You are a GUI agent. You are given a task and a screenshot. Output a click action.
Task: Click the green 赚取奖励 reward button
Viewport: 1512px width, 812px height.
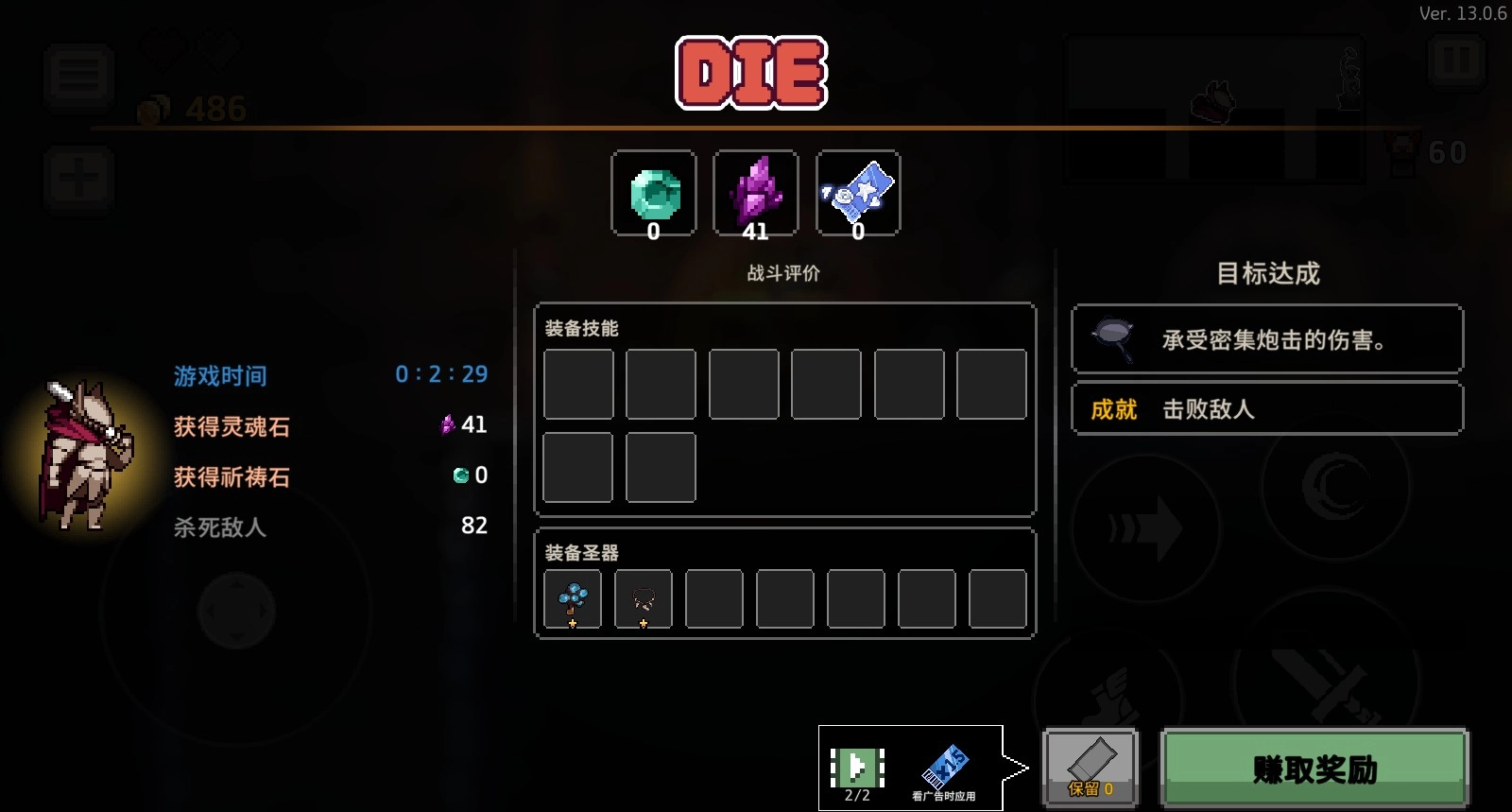1314,769
